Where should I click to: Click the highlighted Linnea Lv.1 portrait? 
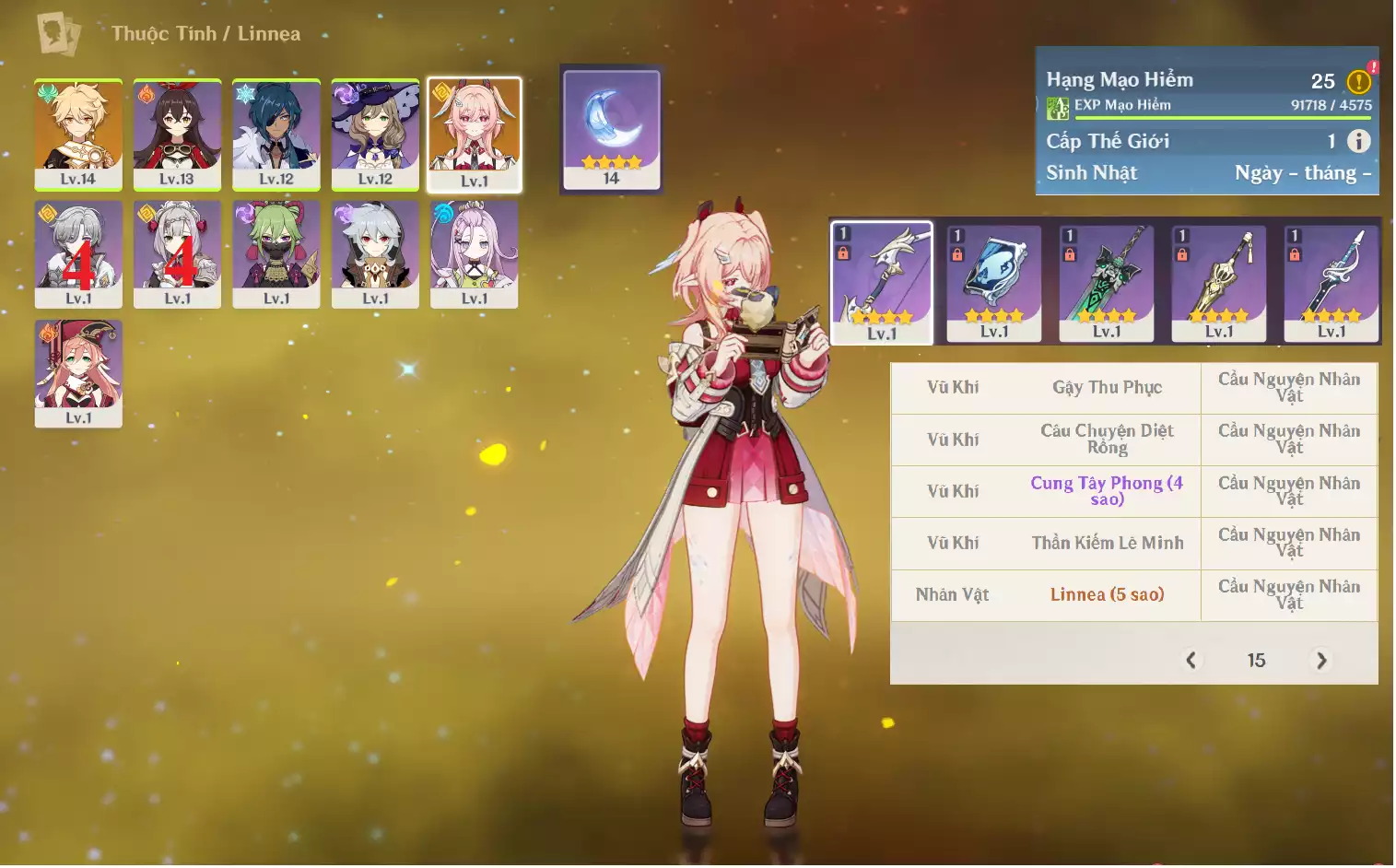[475, 135]
